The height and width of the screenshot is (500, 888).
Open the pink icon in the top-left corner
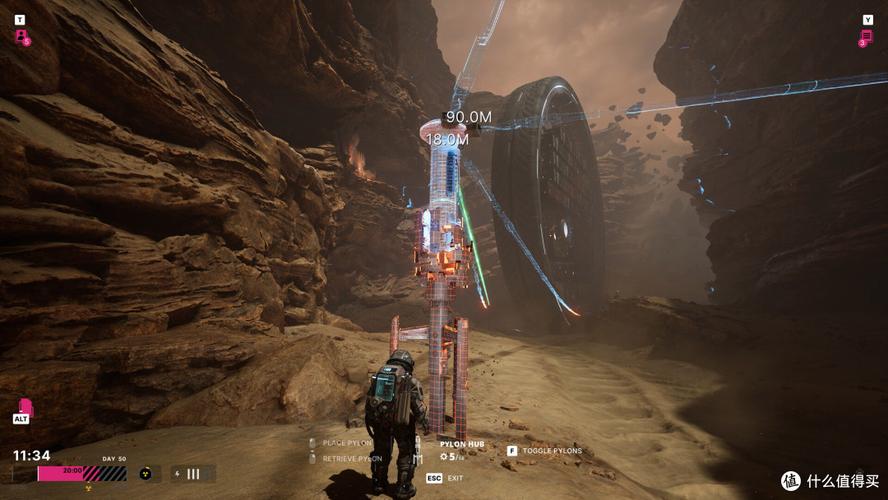(21, 37)
